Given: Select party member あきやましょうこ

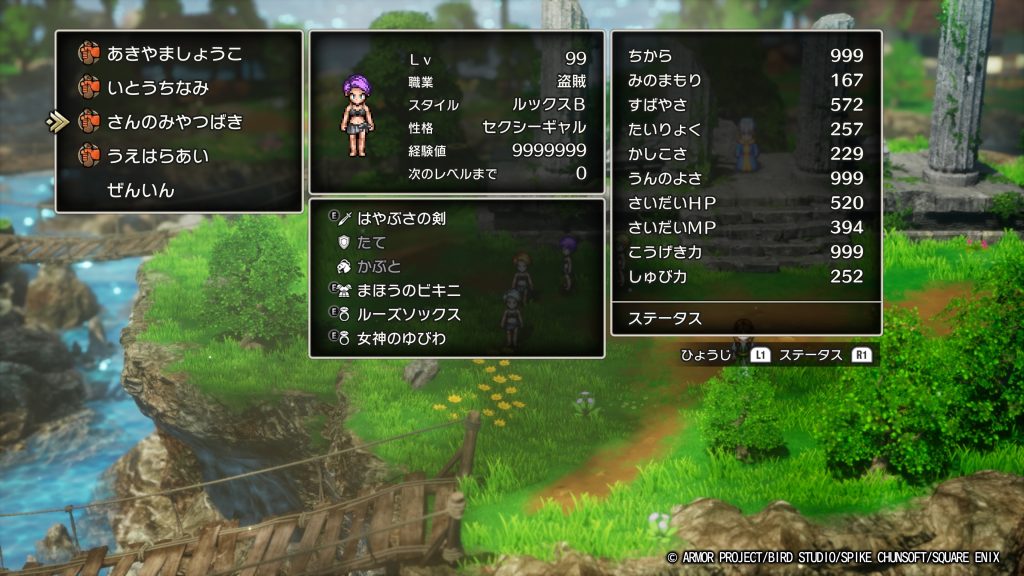Looking at the screenshot, I should coord(174,54).
